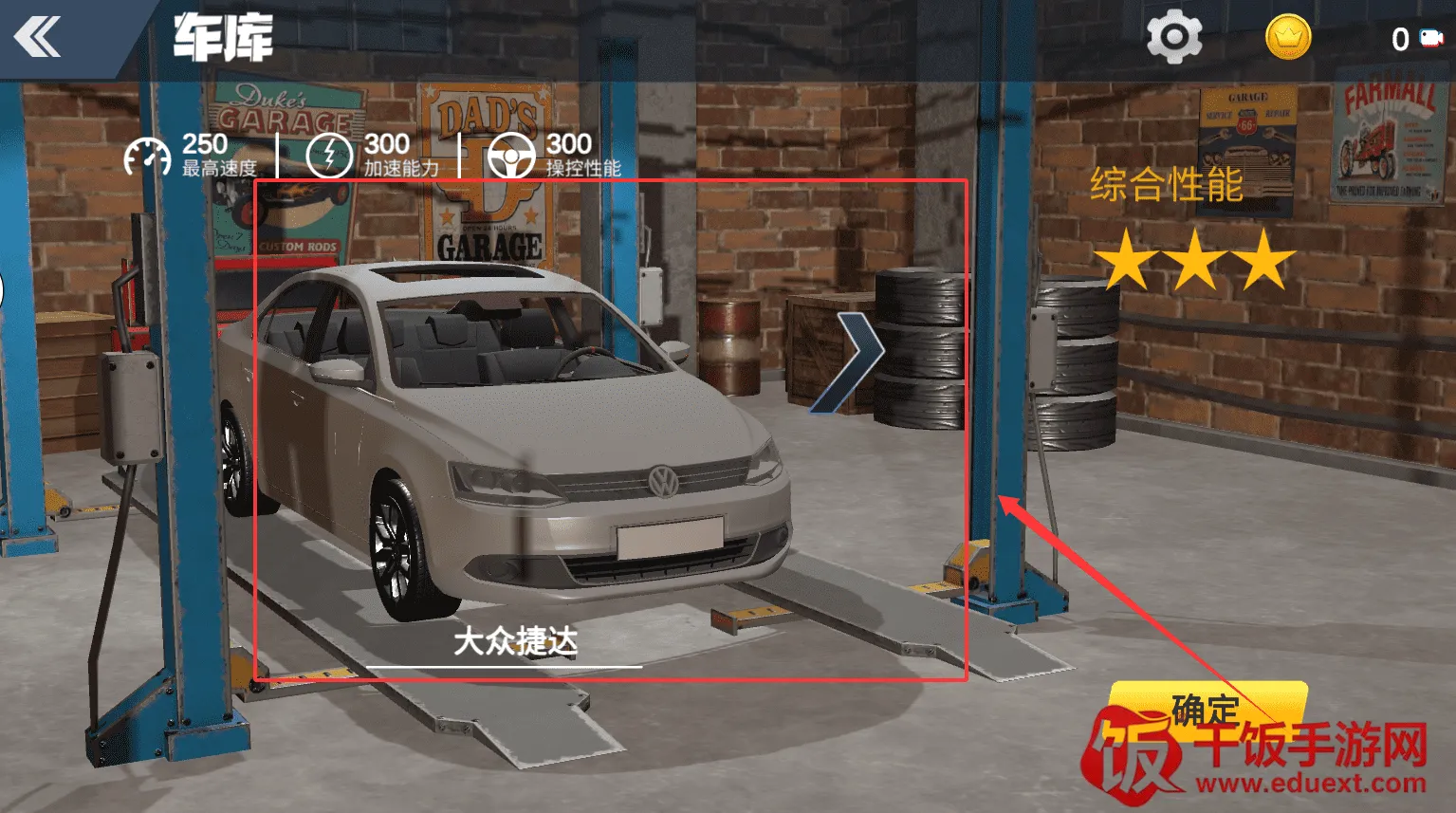1456x813 pixels.
Task: Tap the lightning bolt 加速能力 icon
Action: tap(329, 155)
